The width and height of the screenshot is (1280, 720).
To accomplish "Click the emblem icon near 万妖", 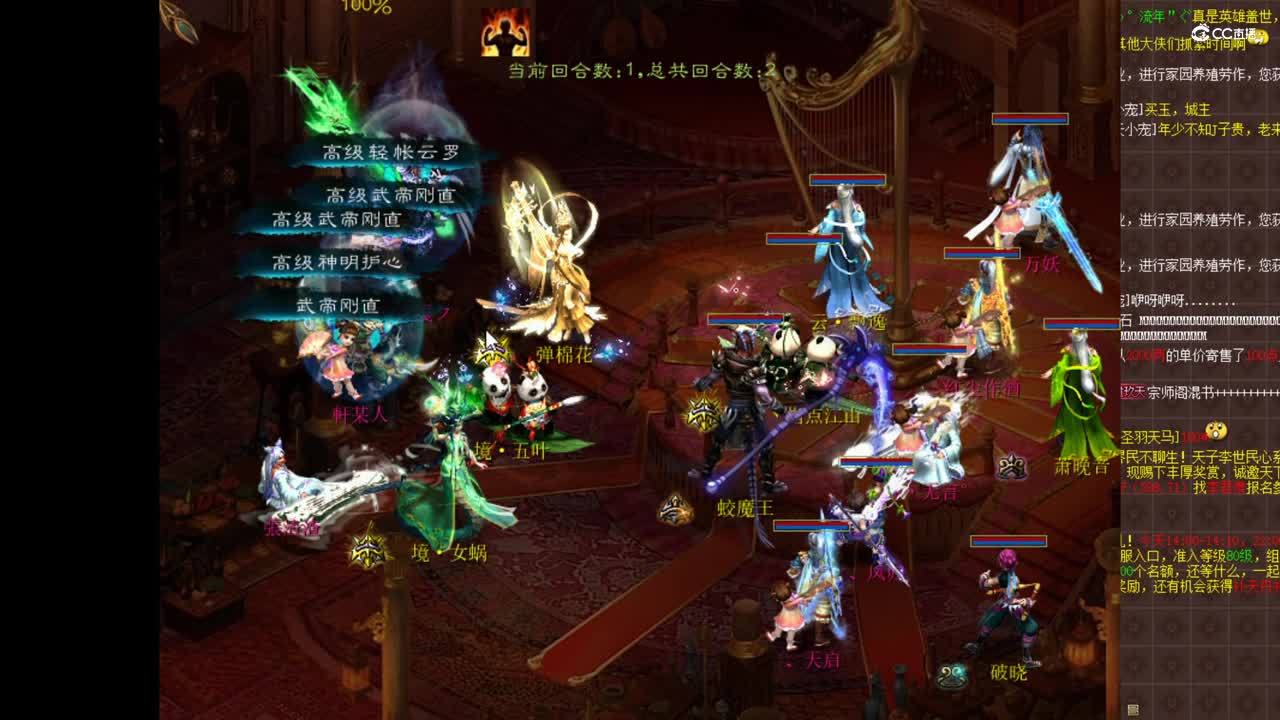I will pos(1012,463).
